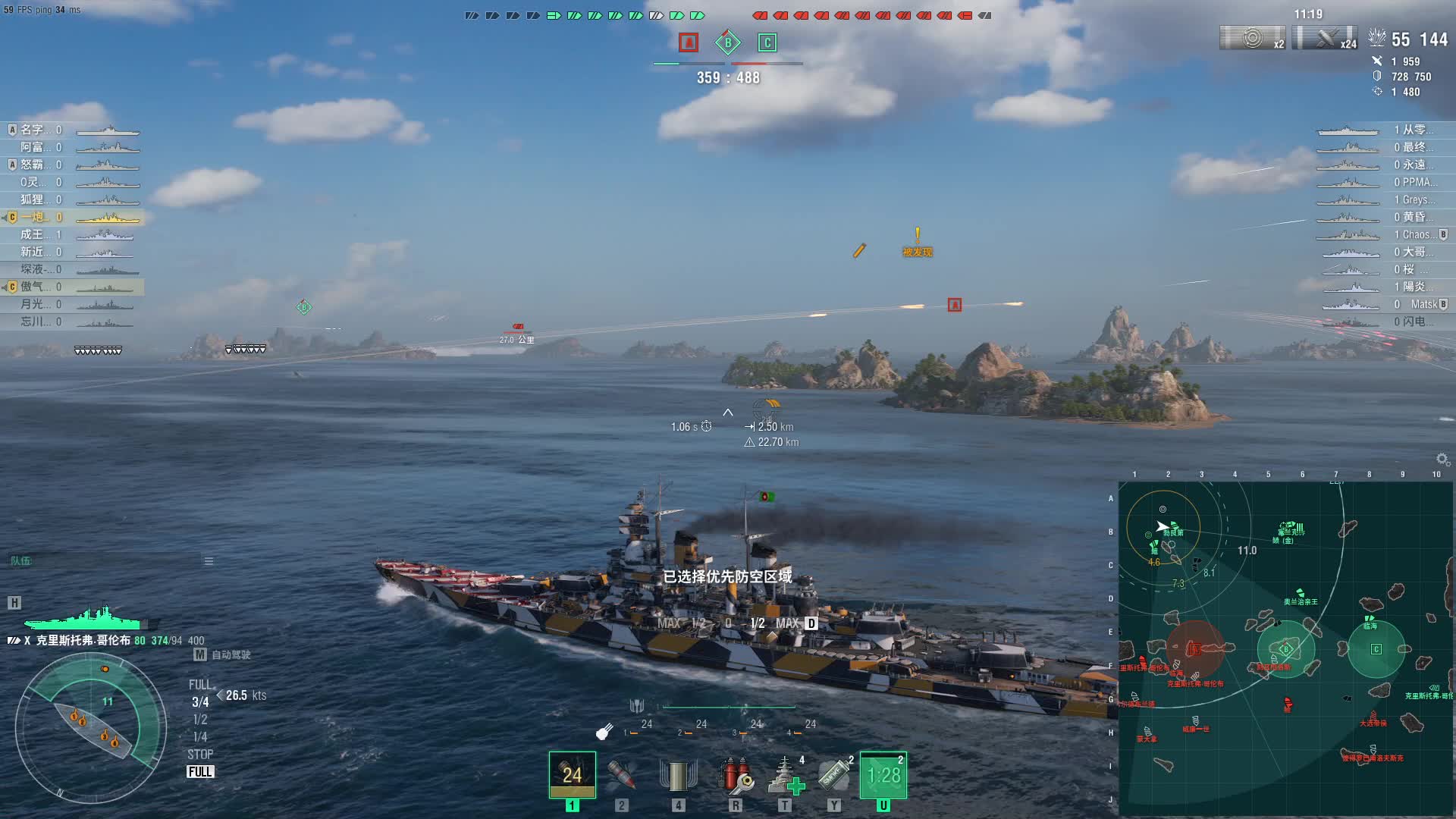The image size is (1456, 819).
Task: Select the shell-casing armament slot
Action: coord(678,775)
